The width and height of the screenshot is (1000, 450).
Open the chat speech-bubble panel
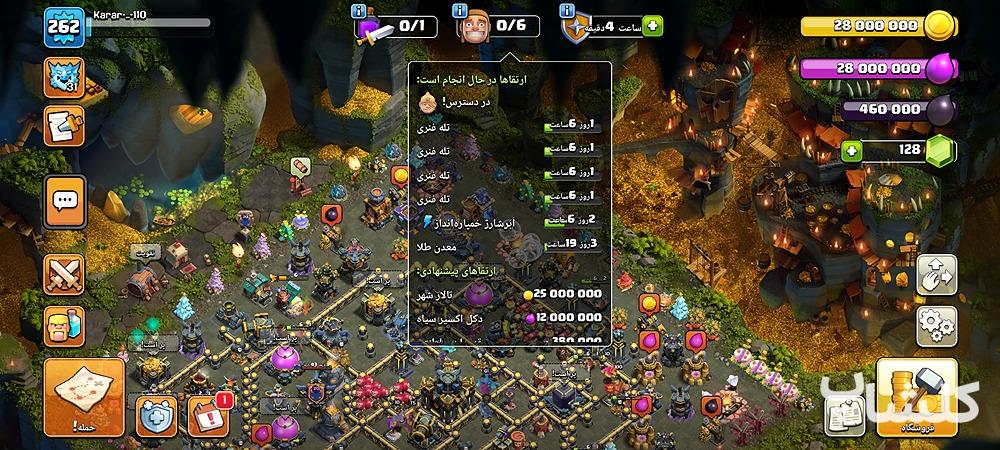(64, 201)
